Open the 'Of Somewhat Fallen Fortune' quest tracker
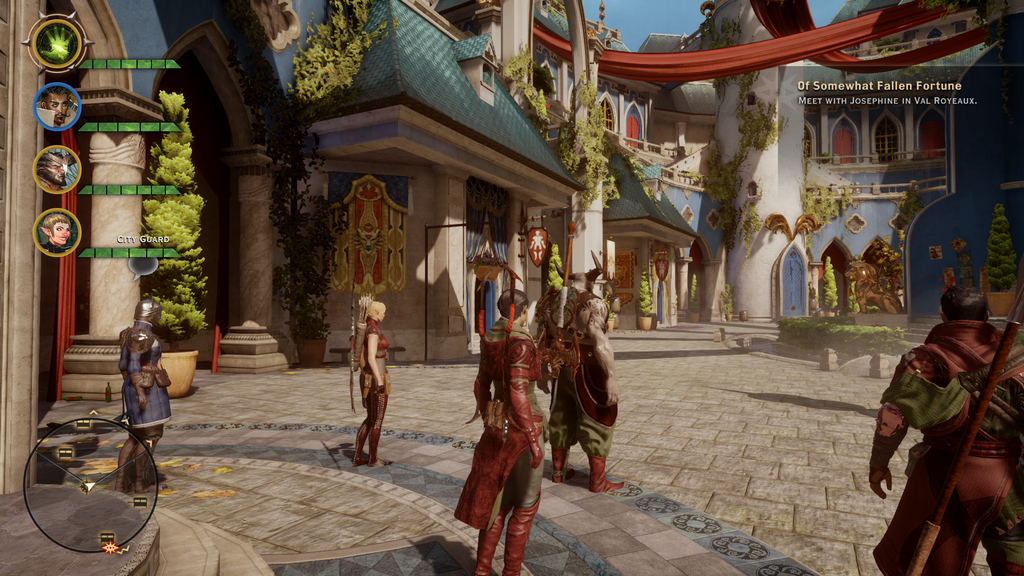 (879, 86)
